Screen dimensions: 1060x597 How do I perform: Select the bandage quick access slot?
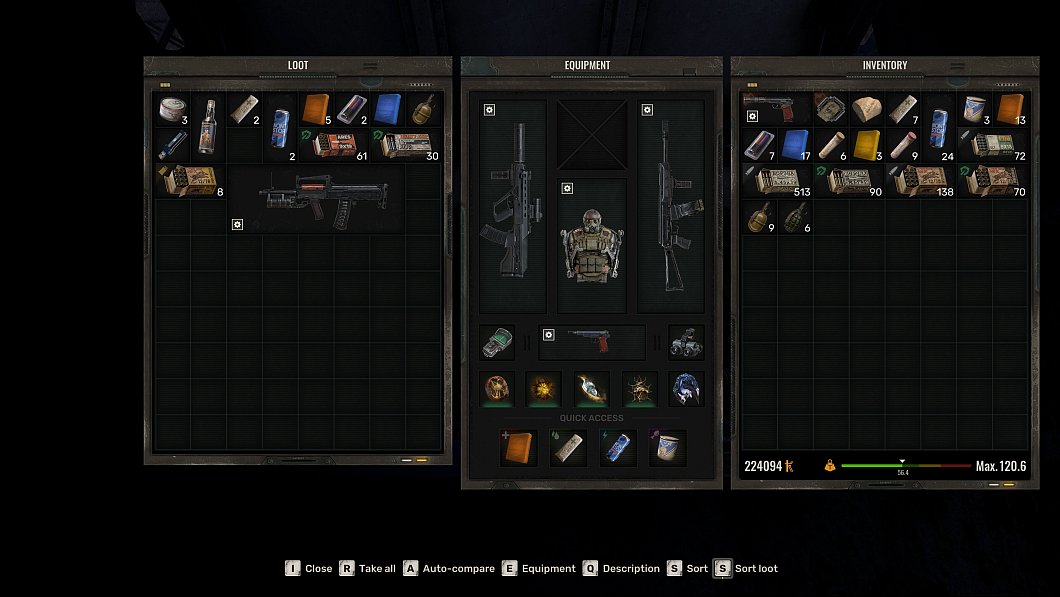566,448
